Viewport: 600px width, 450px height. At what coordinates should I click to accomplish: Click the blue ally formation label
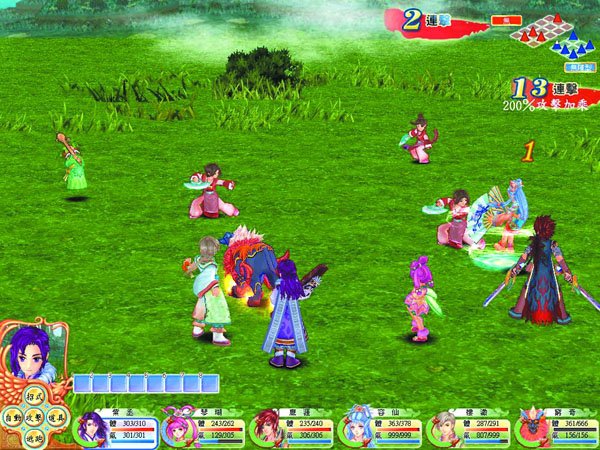coord(579,66)
